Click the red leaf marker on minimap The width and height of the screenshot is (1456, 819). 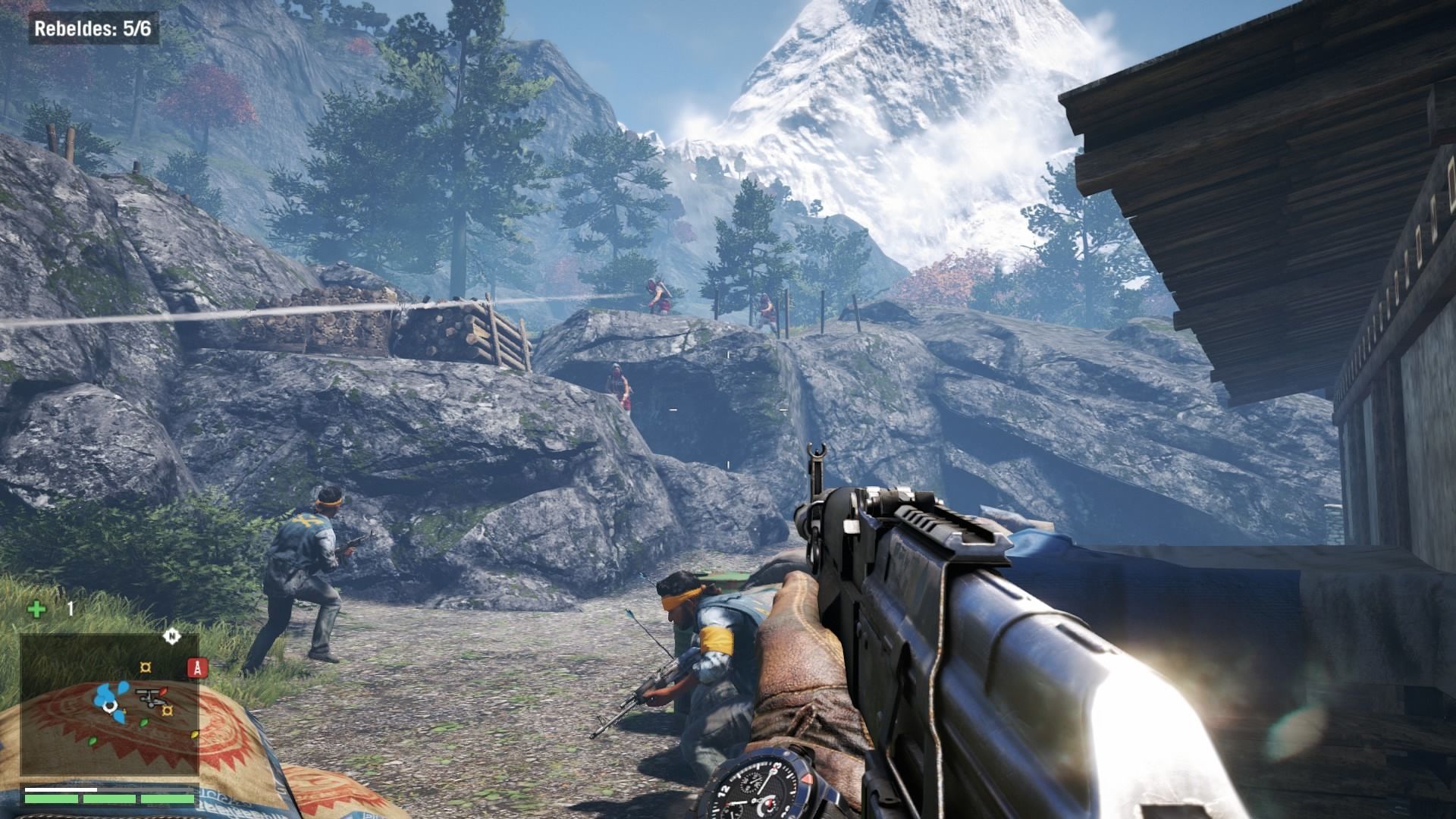tap(164, 690)
